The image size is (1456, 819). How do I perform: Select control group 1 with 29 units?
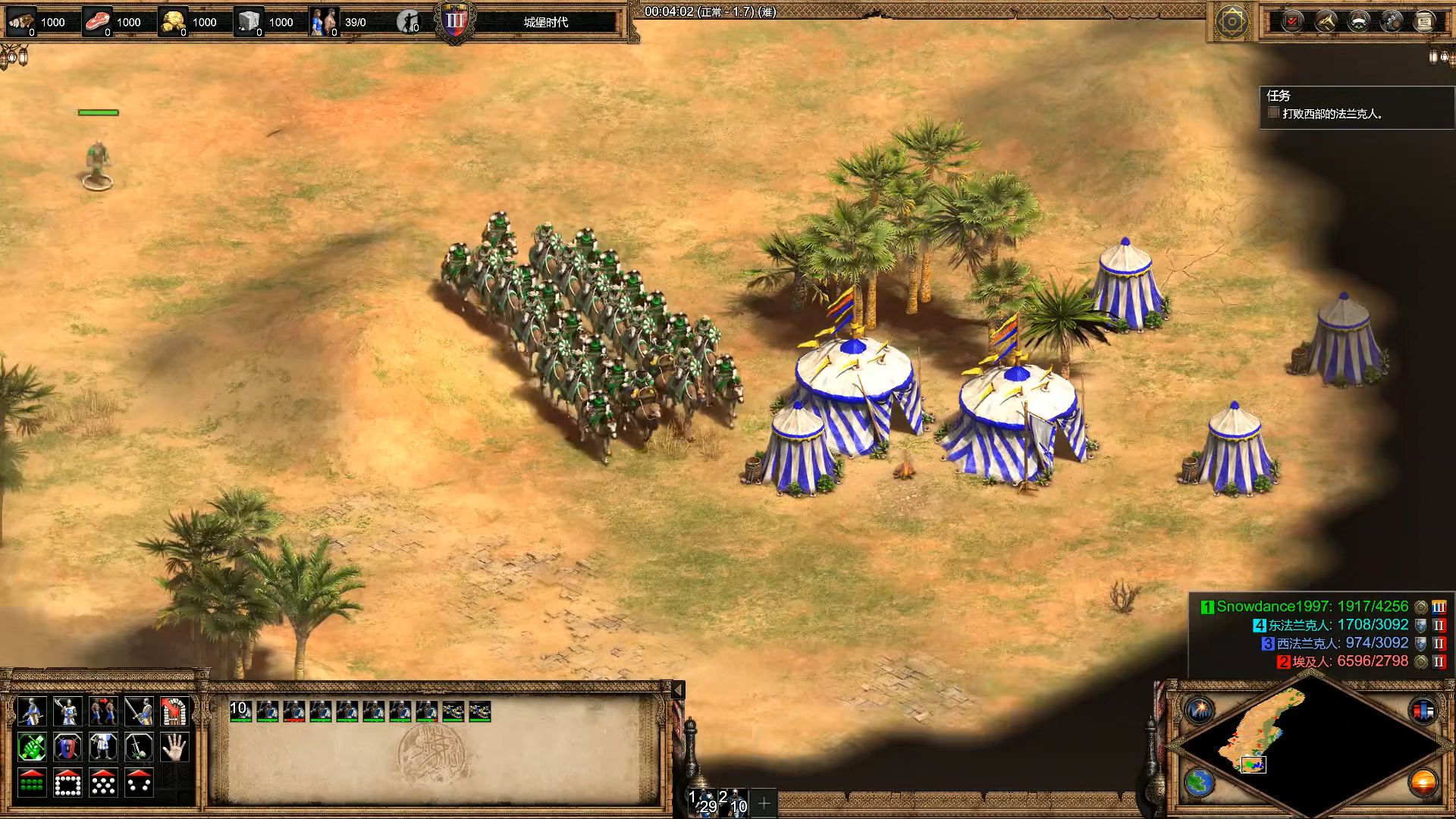tap(701, 802)
